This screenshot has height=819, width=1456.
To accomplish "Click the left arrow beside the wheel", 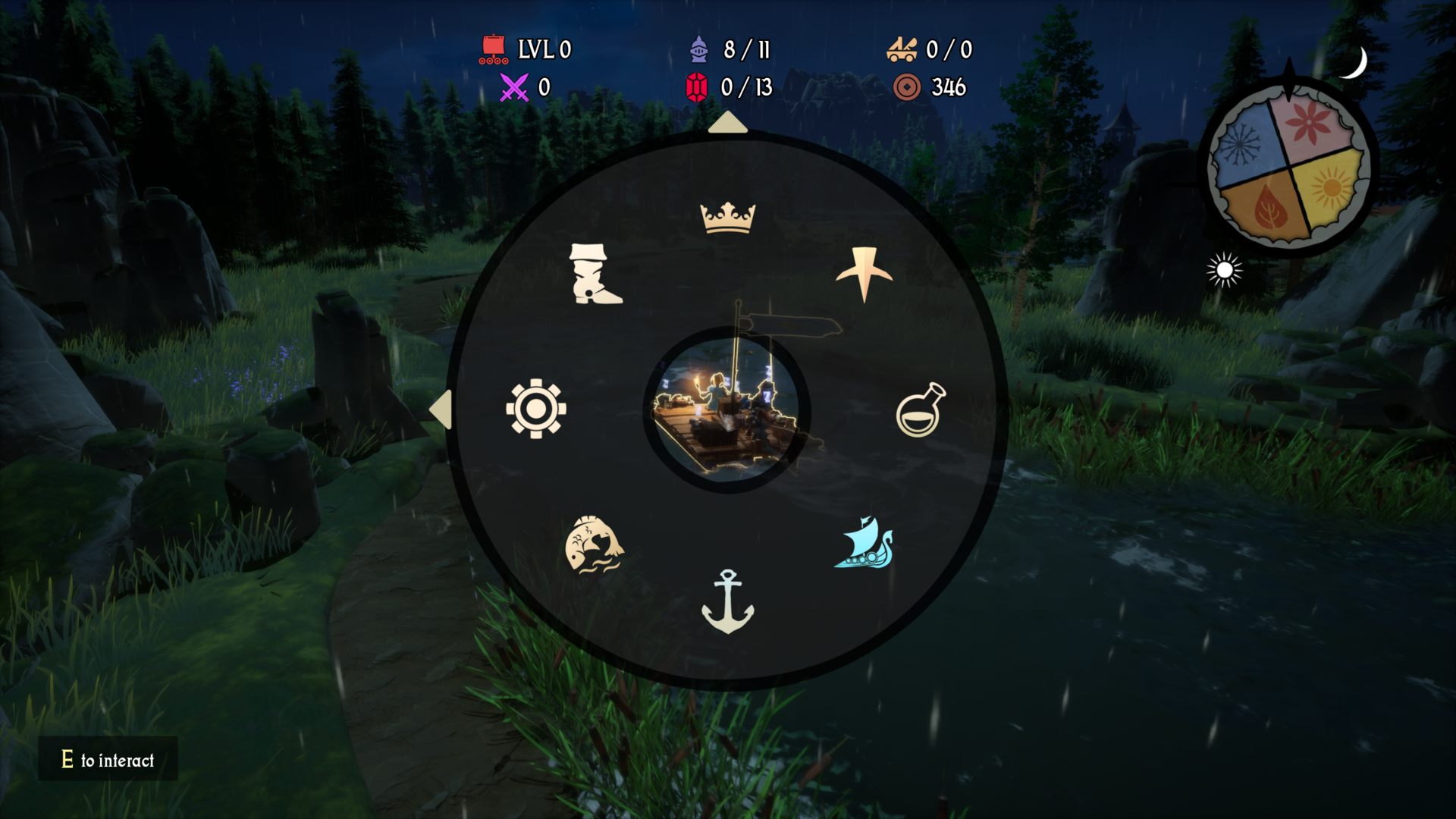I will click(x=441, y=409).
